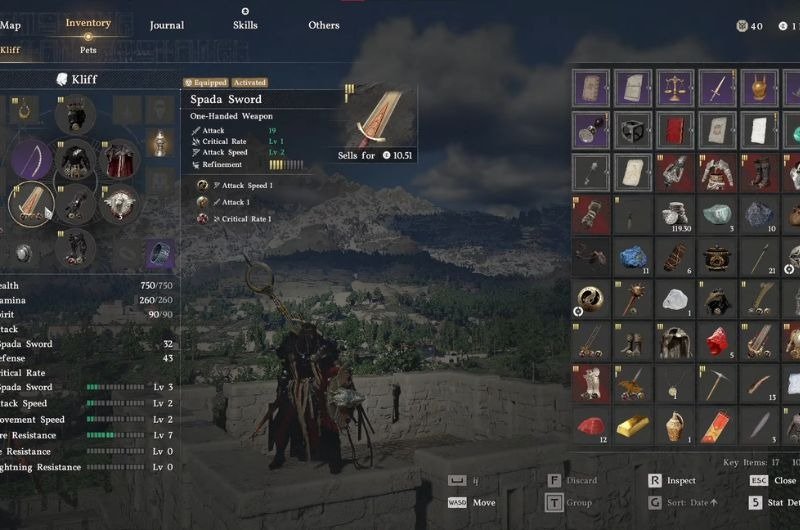Select the equipped red cloak slot
This screenshot has width=800, height=530.
(119, 159)
